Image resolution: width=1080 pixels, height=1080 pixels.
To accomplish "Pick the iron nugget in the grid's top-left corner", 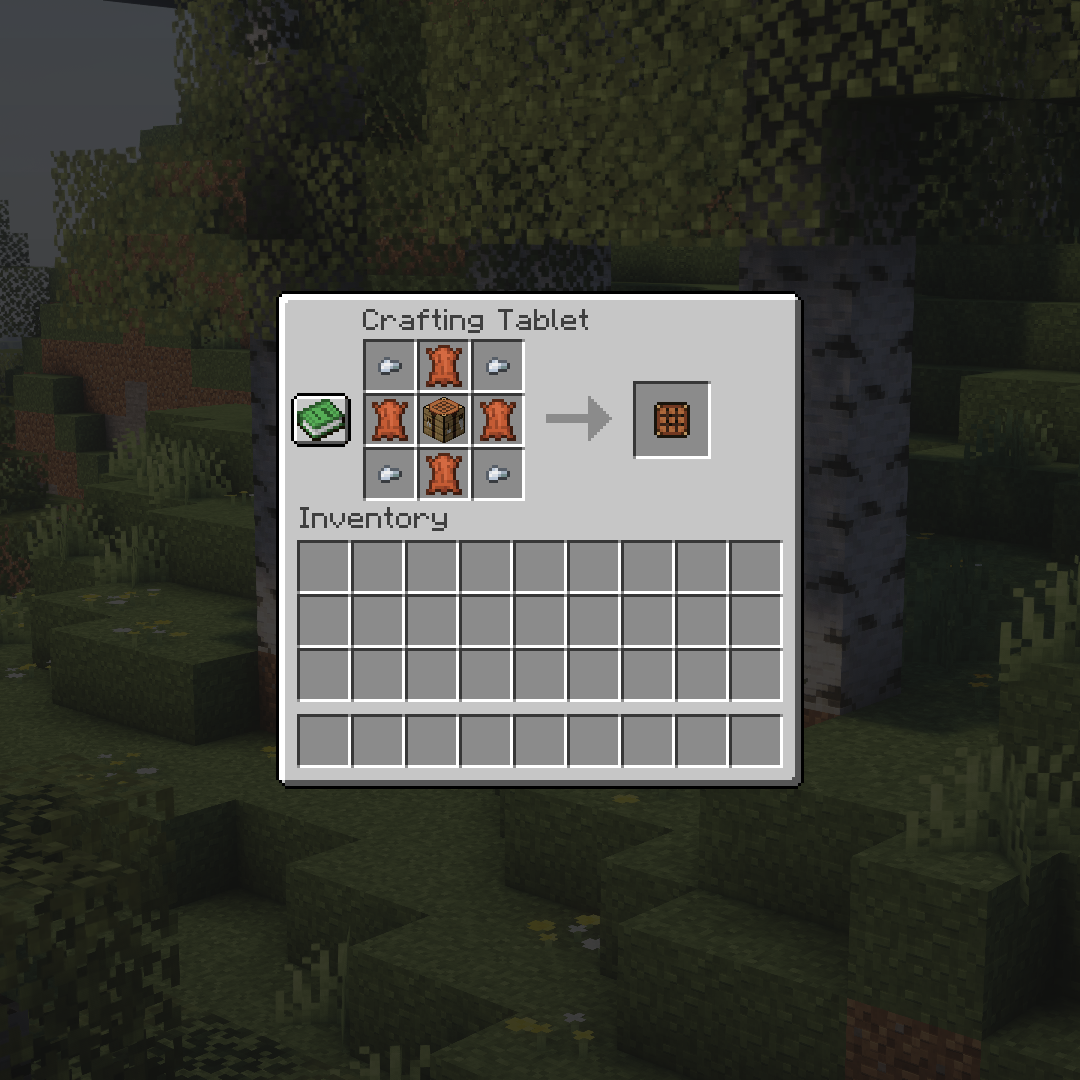I will pos(390,366).
